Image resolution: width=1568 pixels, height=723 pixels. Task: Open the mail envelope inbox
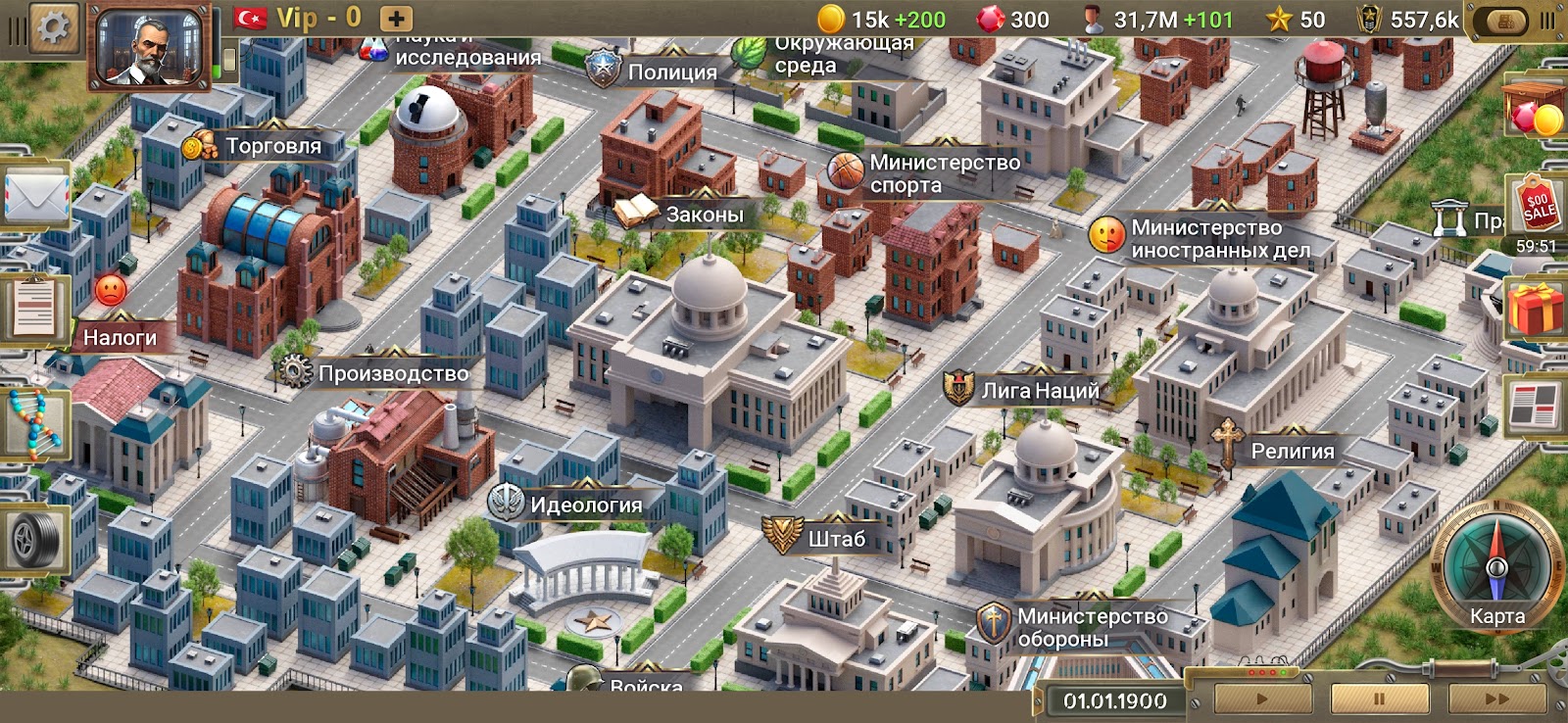[x=35, y=195]
